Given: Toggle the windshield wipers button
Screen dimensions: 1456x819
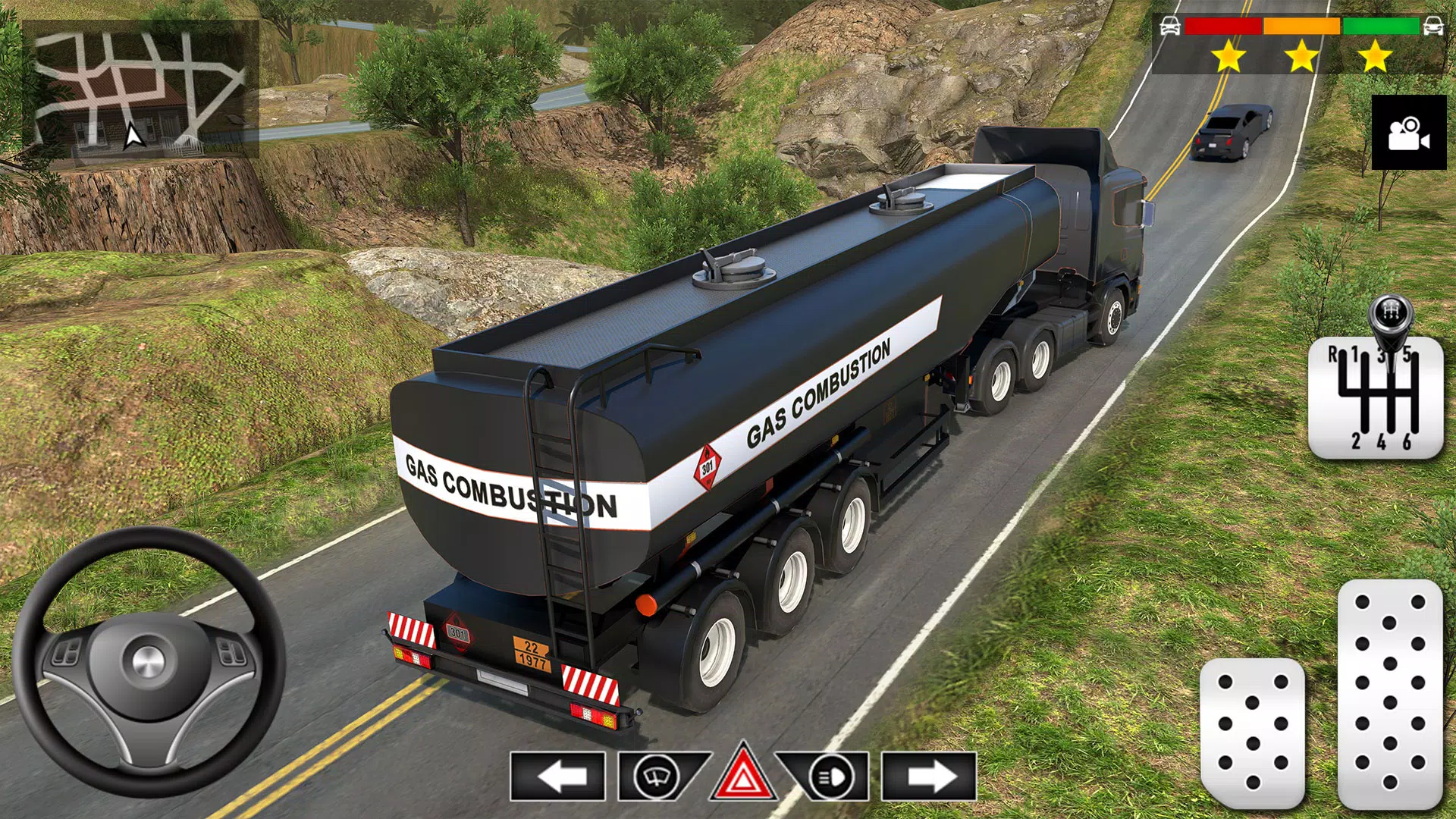Looking at the screenshot, I should [657, 777].
